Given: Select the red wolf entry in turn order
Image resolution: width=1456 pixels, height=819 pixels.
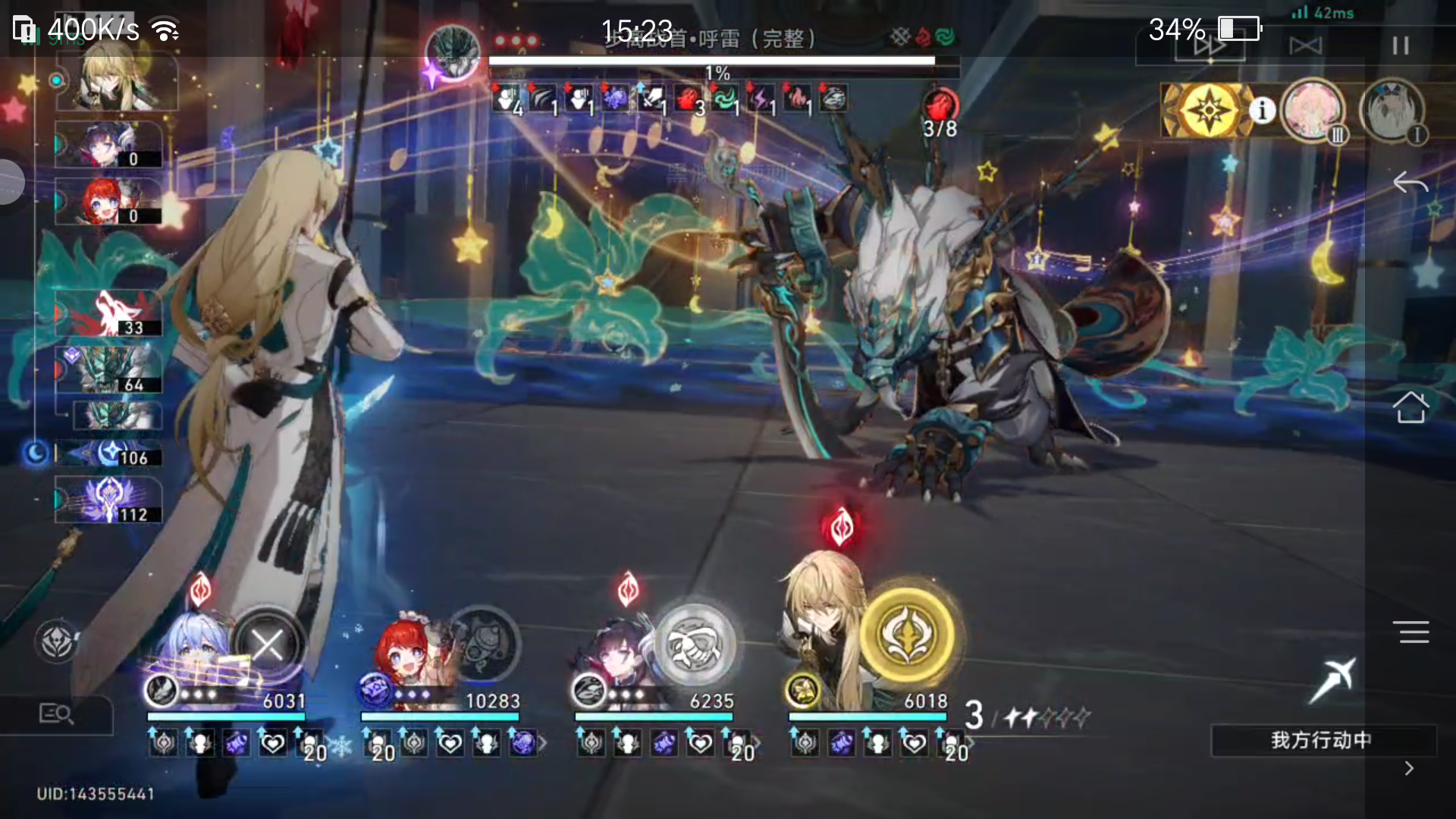Looking at the screenshot, I should 110,312.
